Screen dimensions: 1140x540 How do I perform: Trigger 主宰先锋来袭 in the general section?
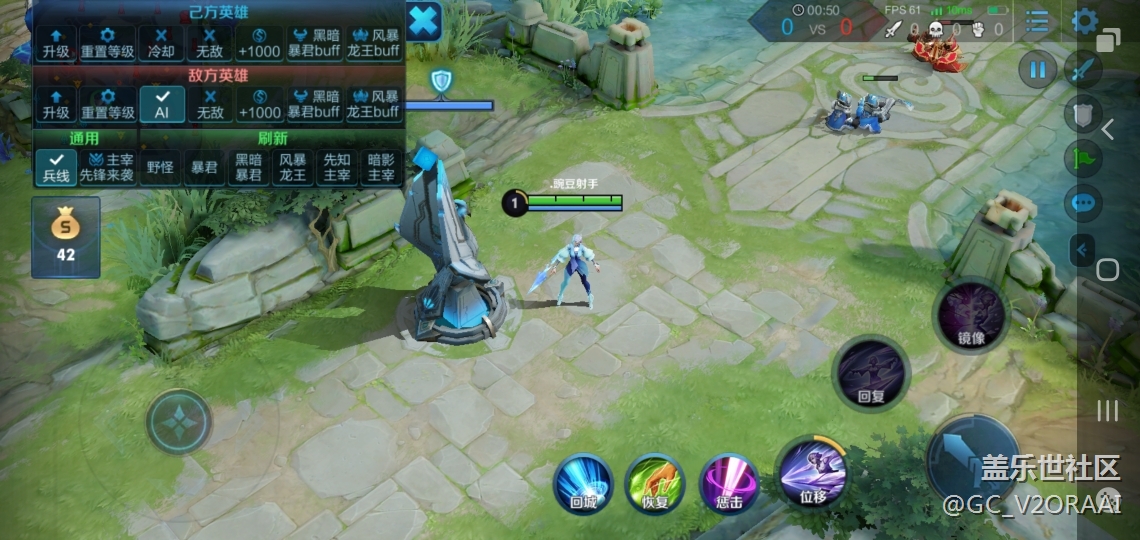(x=107, y=167)
